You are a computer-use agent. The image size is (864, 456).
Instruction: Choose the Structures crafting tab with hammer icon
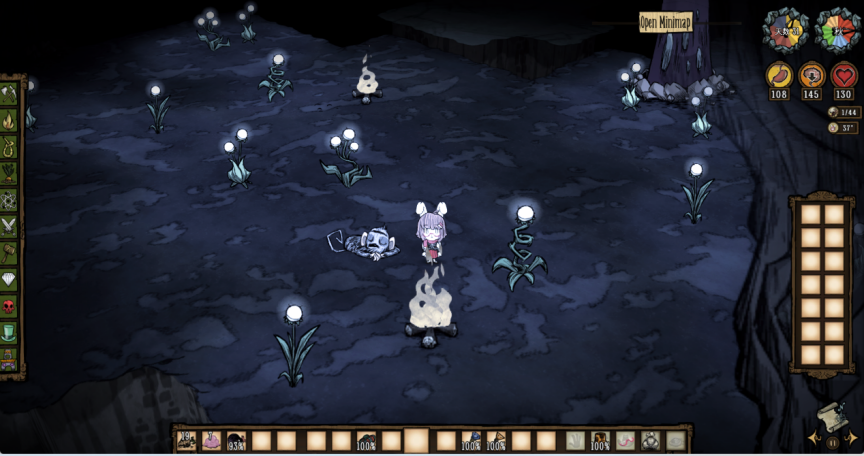[x=9, y=252]
